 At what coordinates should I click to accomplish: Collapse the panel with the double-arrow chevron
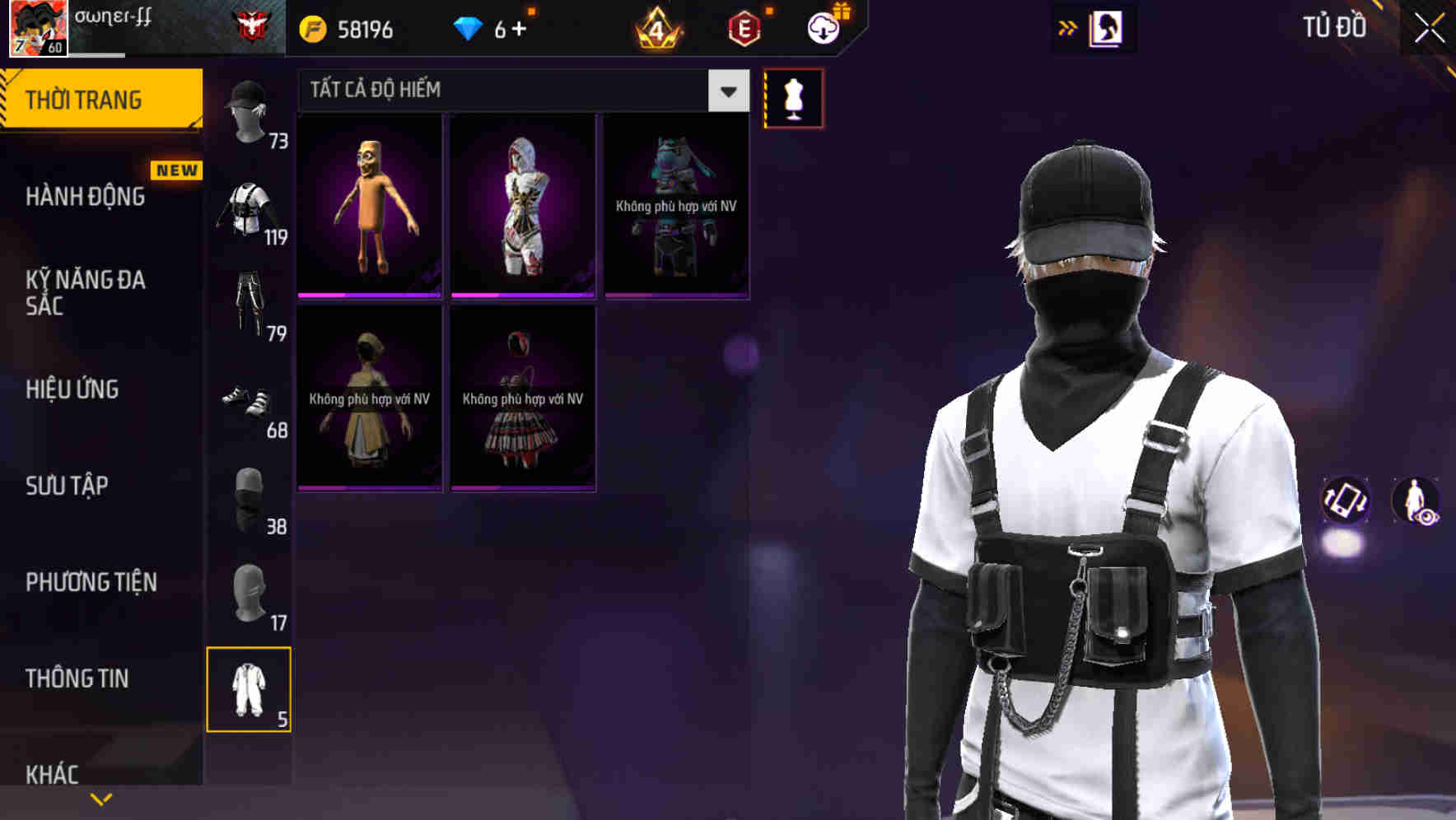(1068, 27)
